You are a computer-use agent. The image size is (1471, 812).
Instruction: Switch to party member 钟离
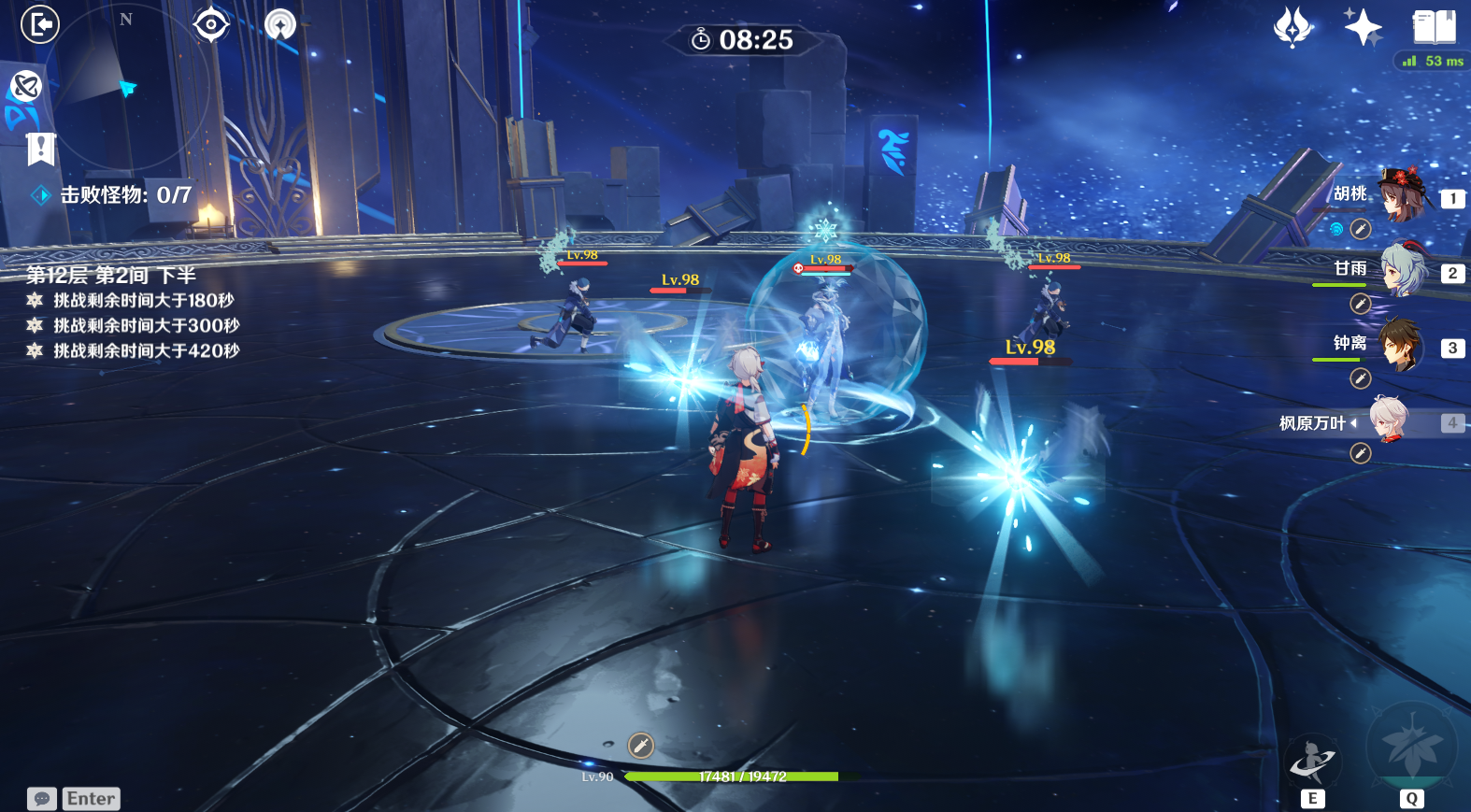1402,345
